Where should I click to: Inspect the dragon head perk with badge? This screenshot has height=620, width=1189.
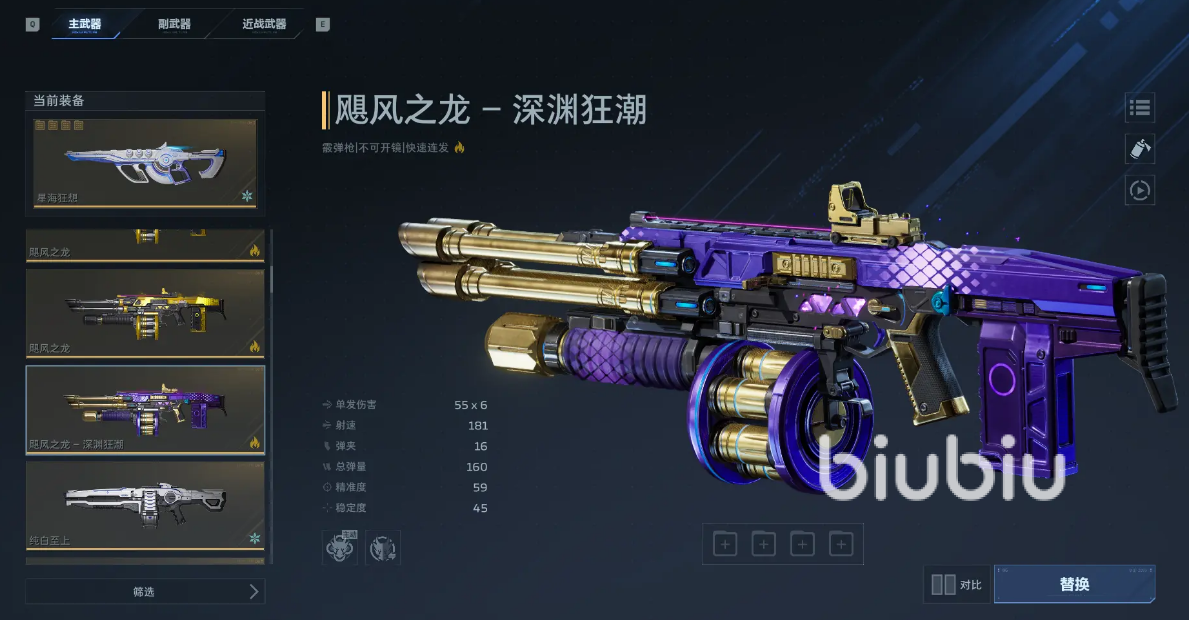tap(339, 547)
